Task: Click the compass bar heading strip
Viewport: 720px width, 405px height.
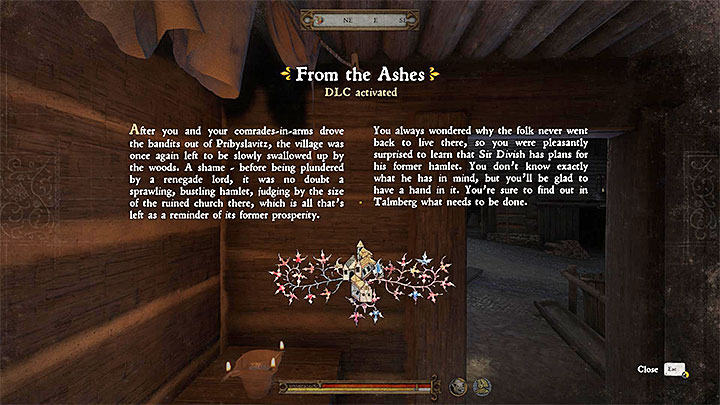Action: (360, 18)
